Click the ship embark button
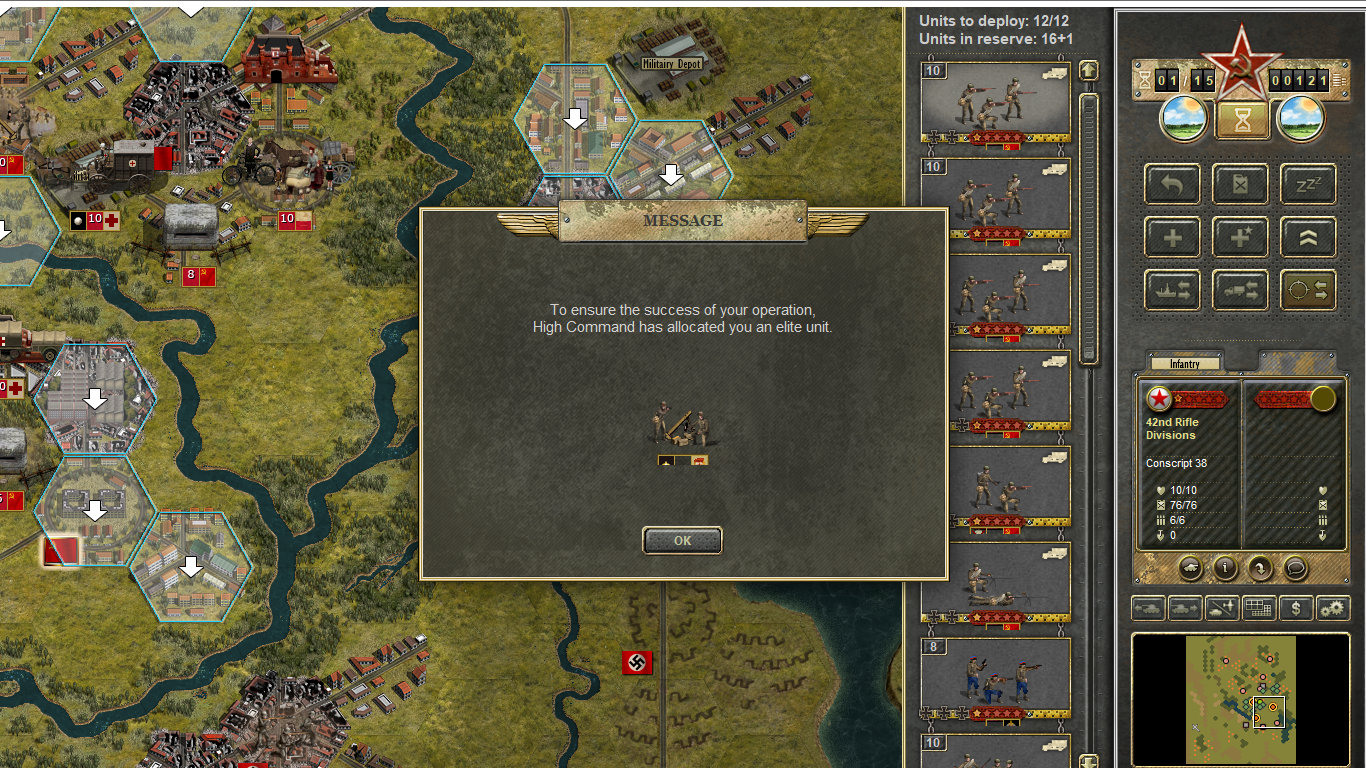 [x=1172, y=290]
